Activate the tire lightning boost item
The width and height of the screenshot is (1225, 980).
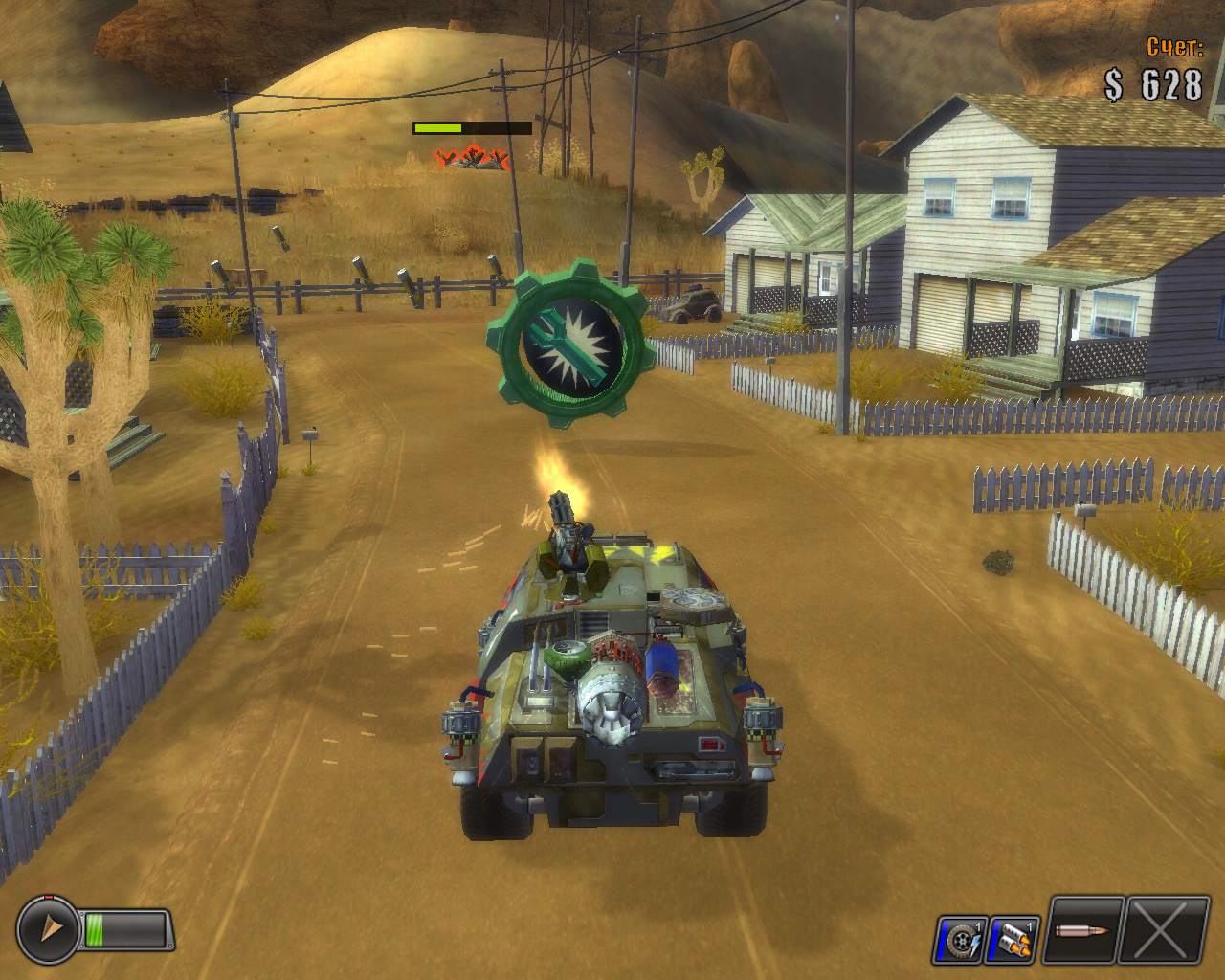pos(960,940)
